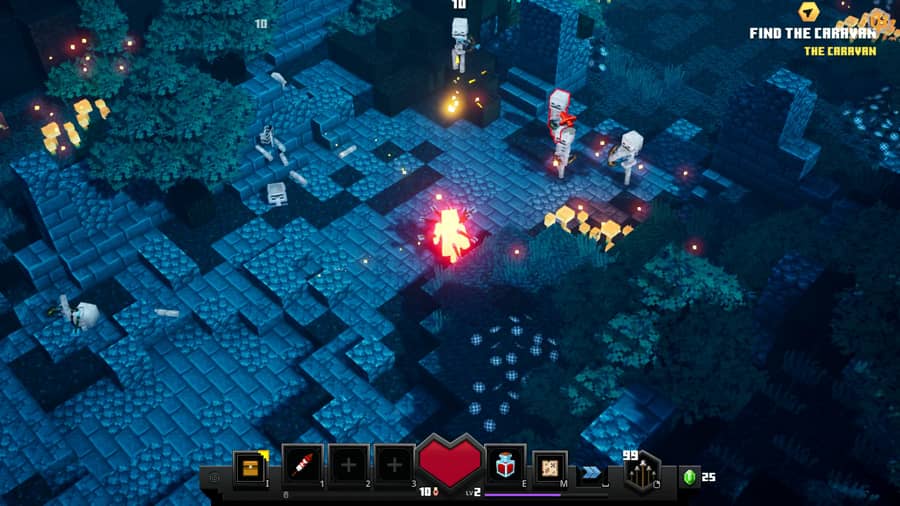
Task: Open the map scroll icon
Action: pos(550,467)
